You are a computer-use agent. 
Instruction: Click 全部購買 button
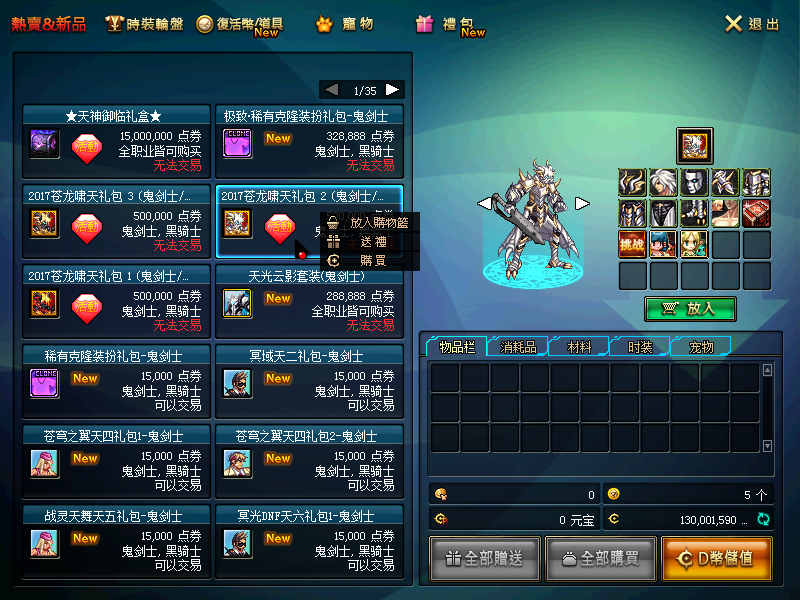coord(598,558)
